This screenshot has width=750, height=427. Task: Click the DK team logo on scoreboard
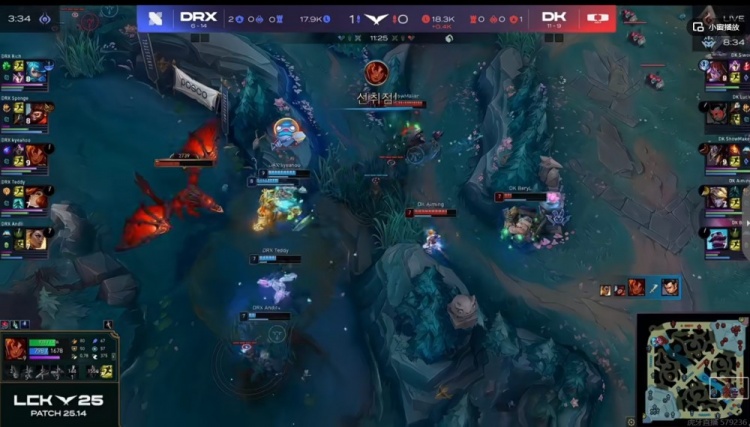point(597,18)
